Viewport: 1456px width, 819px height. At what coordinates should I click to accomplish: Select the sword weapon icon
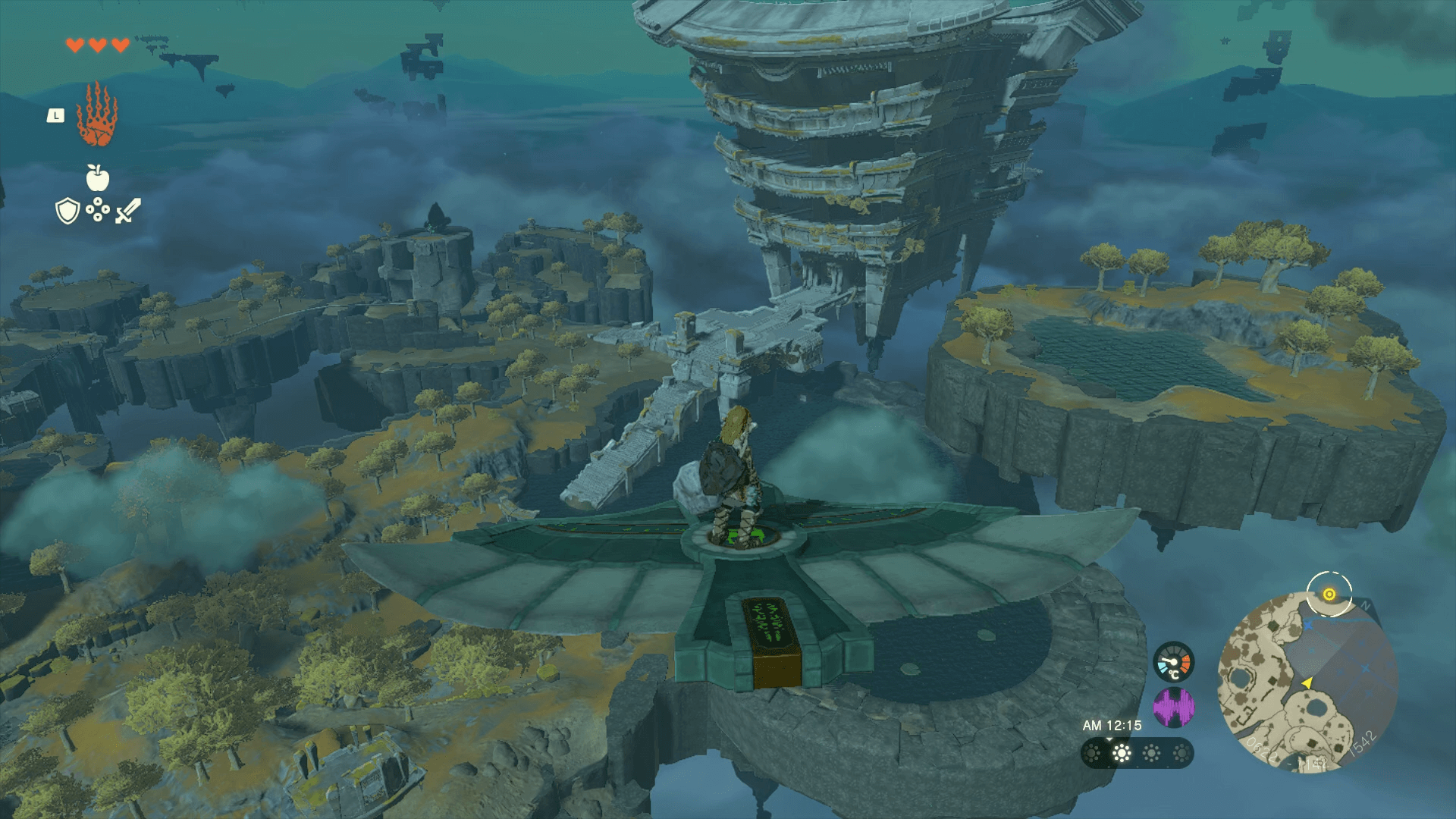[127, 211]
